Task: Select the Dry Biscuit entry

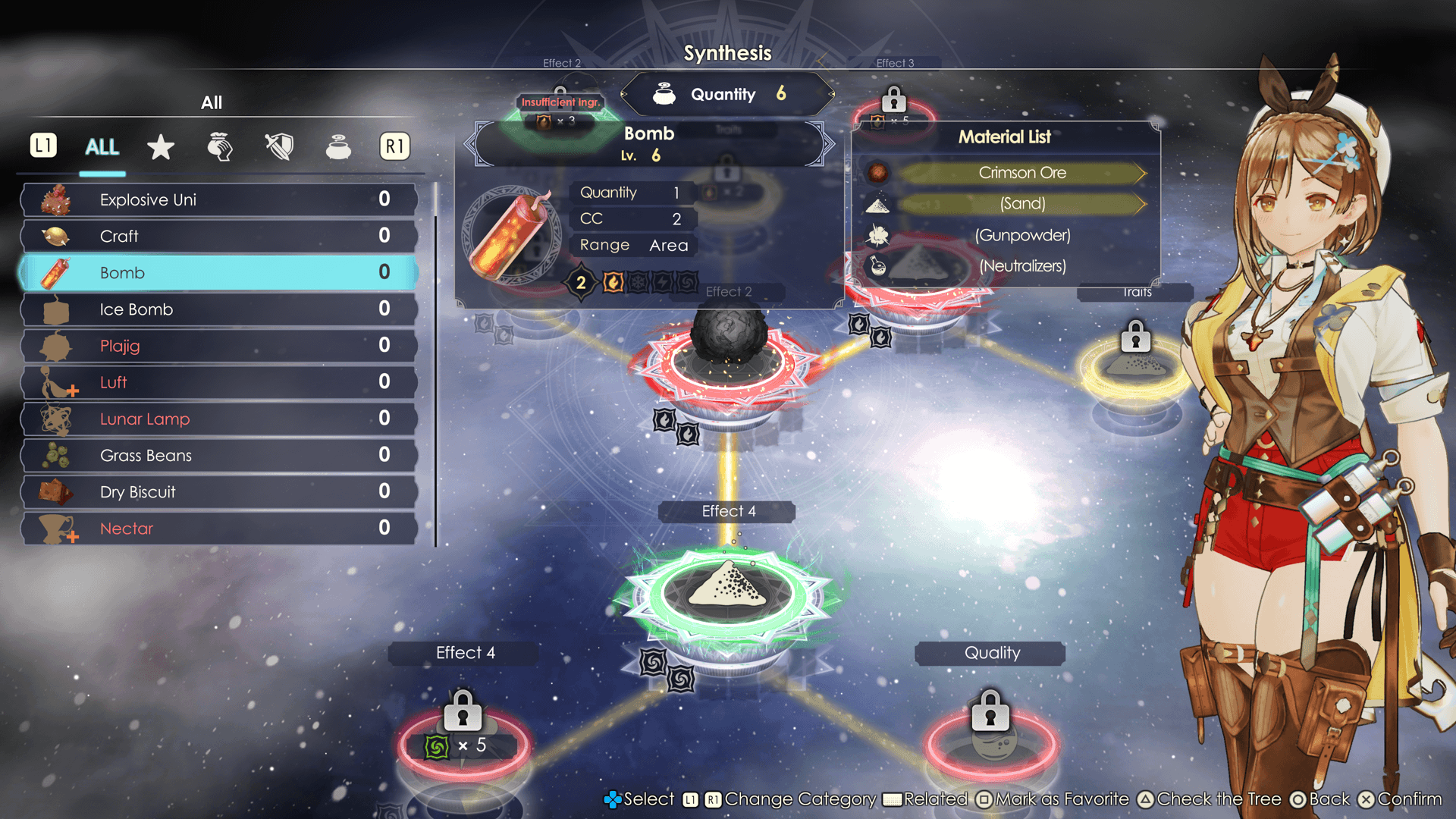Action: point(220,491)
